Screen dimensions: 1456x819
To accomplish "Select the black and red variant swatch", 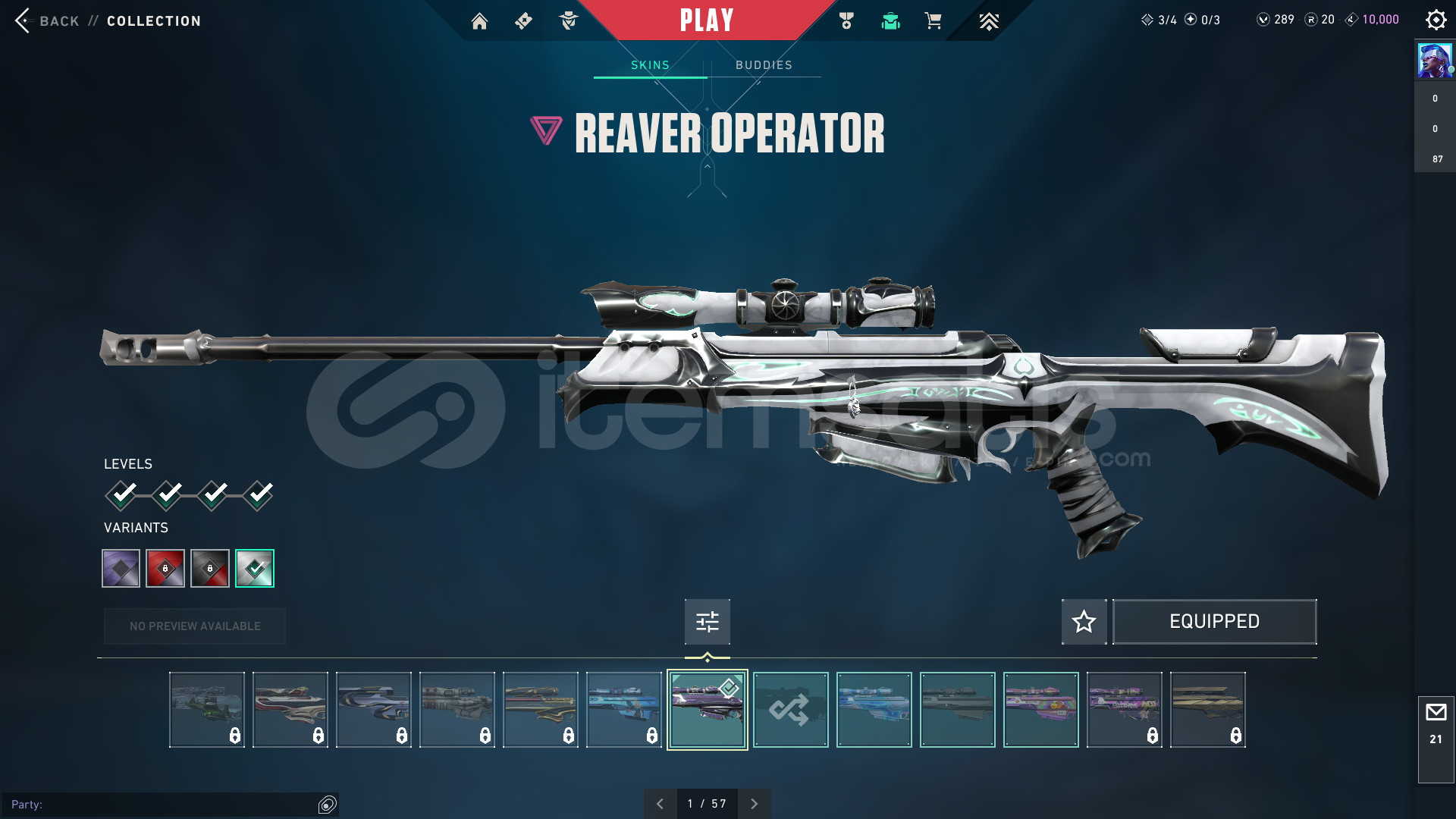I will click(x=210, y=568).
